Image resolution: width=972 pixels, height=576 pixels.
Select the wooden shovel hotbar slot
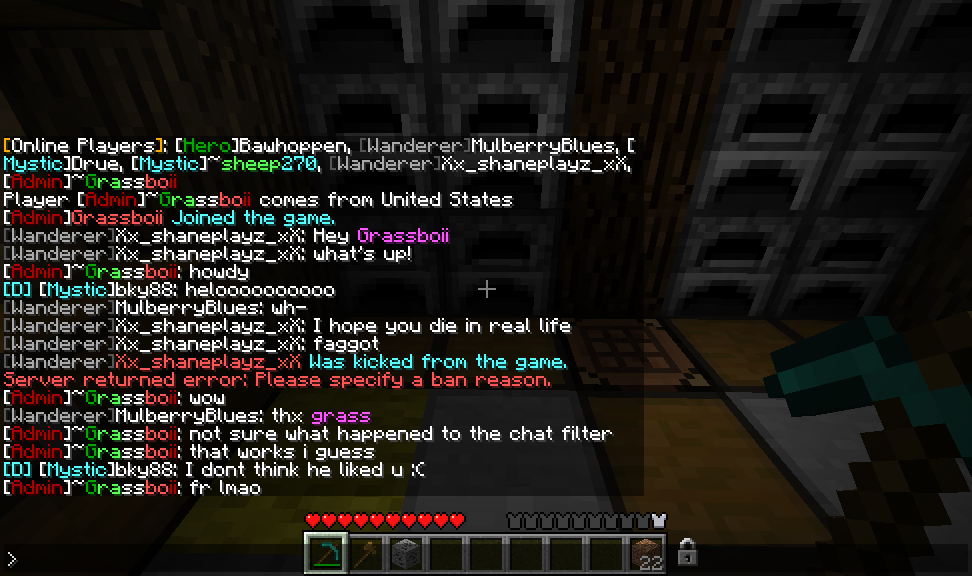[366, 552]
